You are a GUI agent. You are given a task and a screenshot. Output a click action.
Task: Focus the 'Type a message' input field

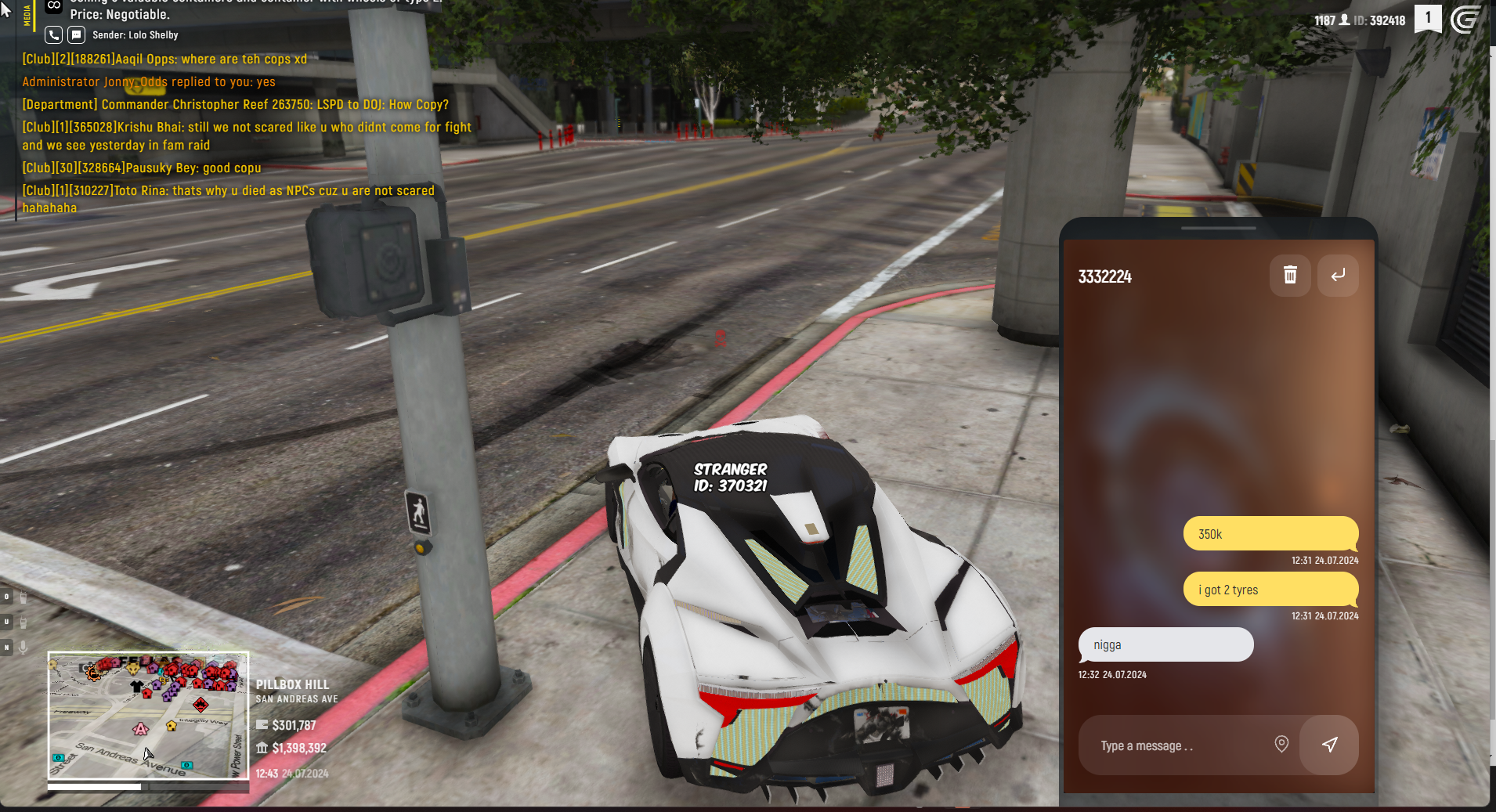coord(1175,745)
